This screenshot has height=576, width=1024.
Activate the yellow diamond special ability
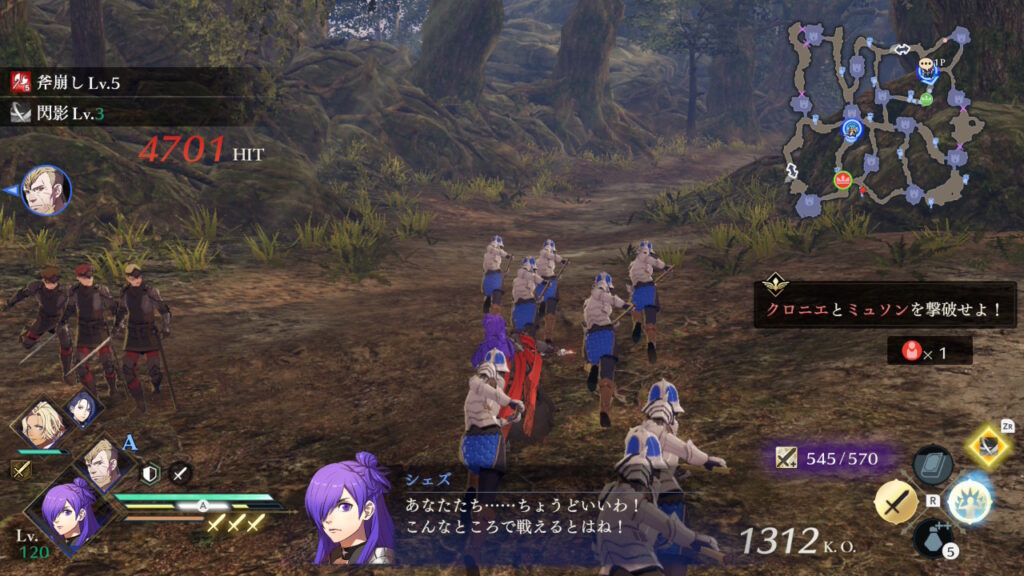(x=988, y=446)
